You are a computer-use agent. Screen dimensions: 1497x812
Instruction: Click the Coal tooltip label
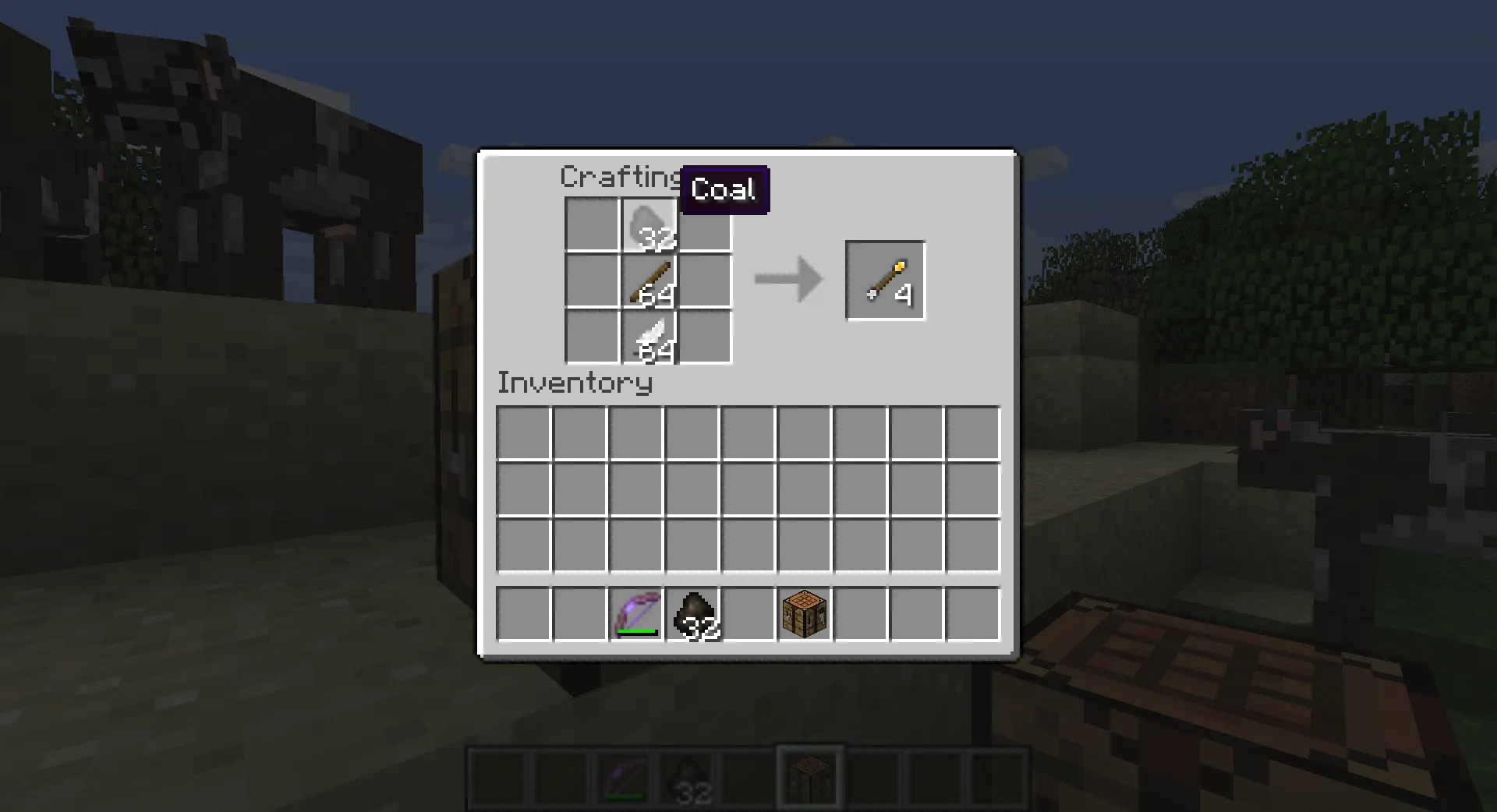724,188
